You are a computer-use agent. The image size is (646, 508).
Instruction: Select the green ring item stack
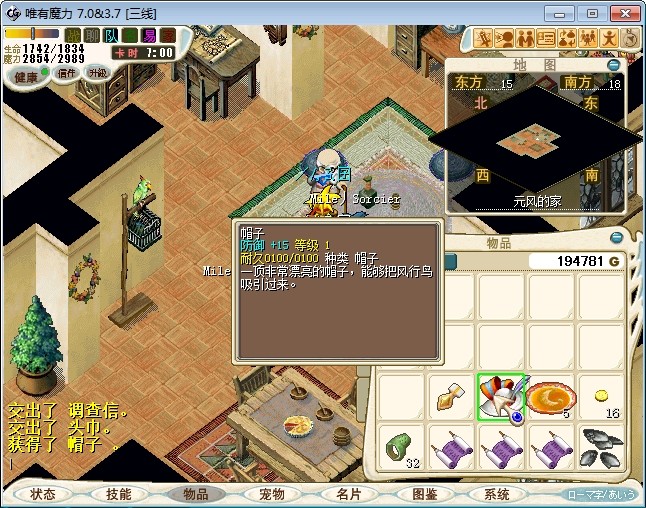point(402,445)
